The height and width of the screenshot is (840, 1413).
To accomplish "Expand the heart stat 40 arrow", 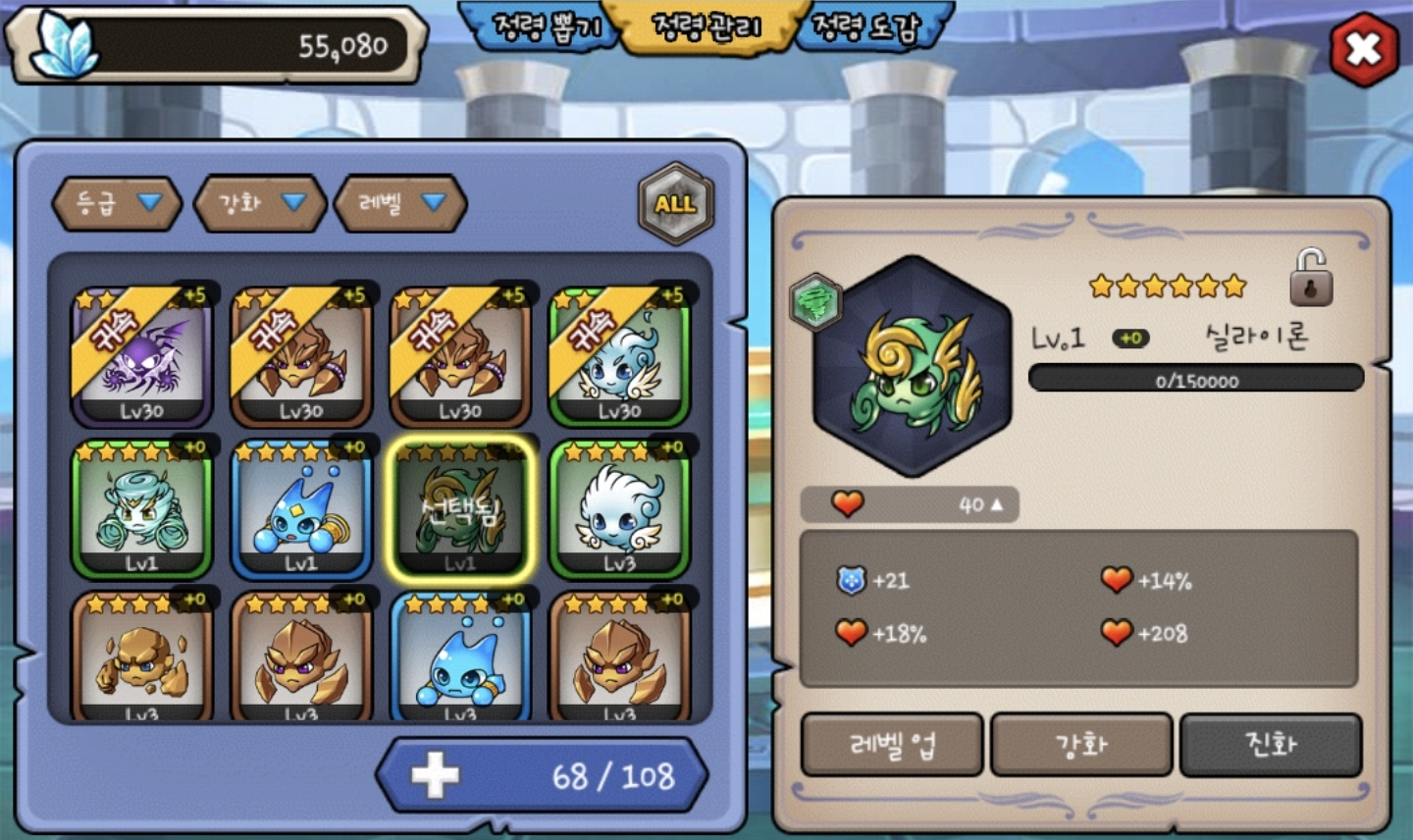I will tap(996, 504).
